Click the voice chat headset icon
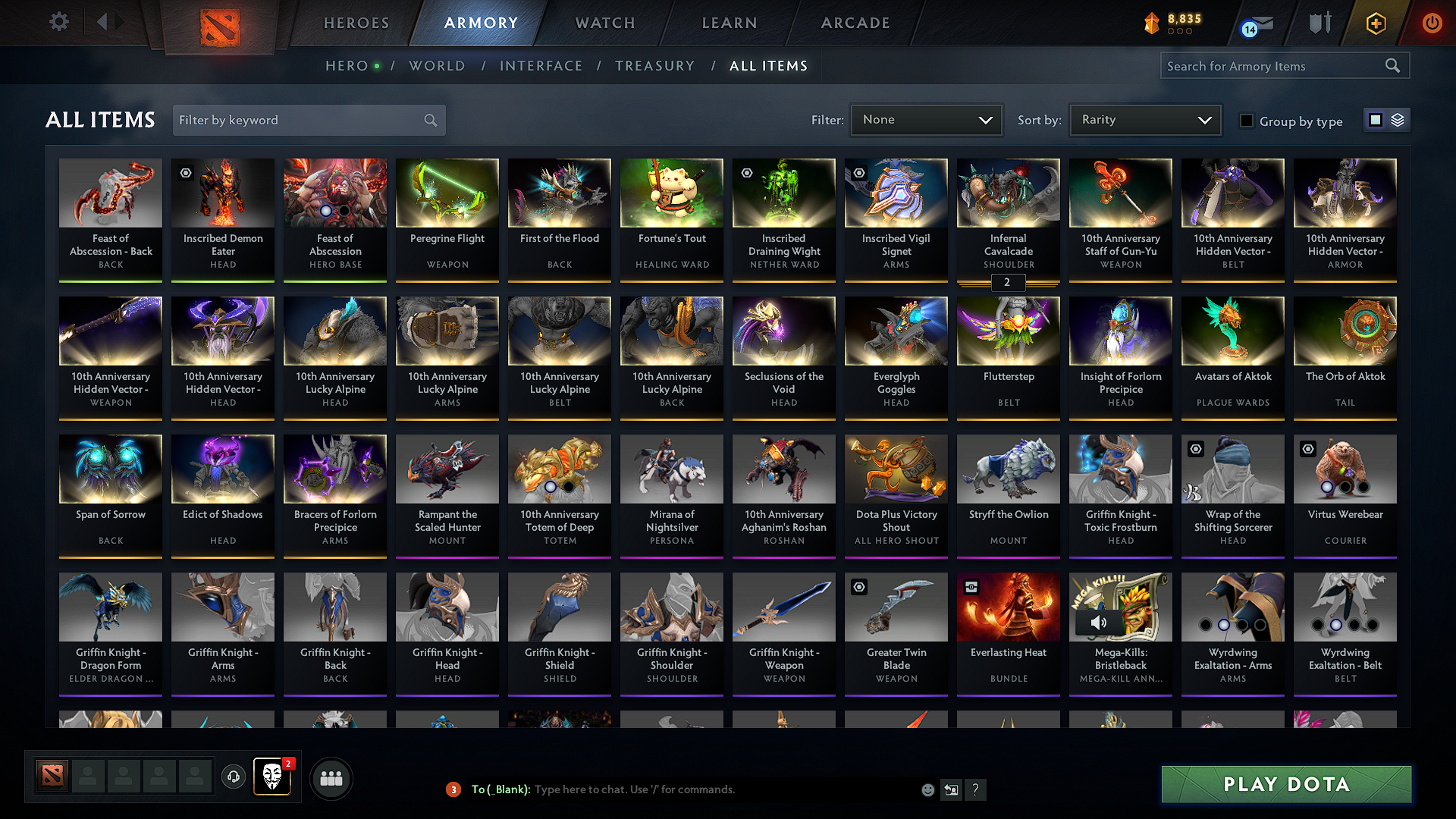1456x819 pixels. click(x=233, y=777)
